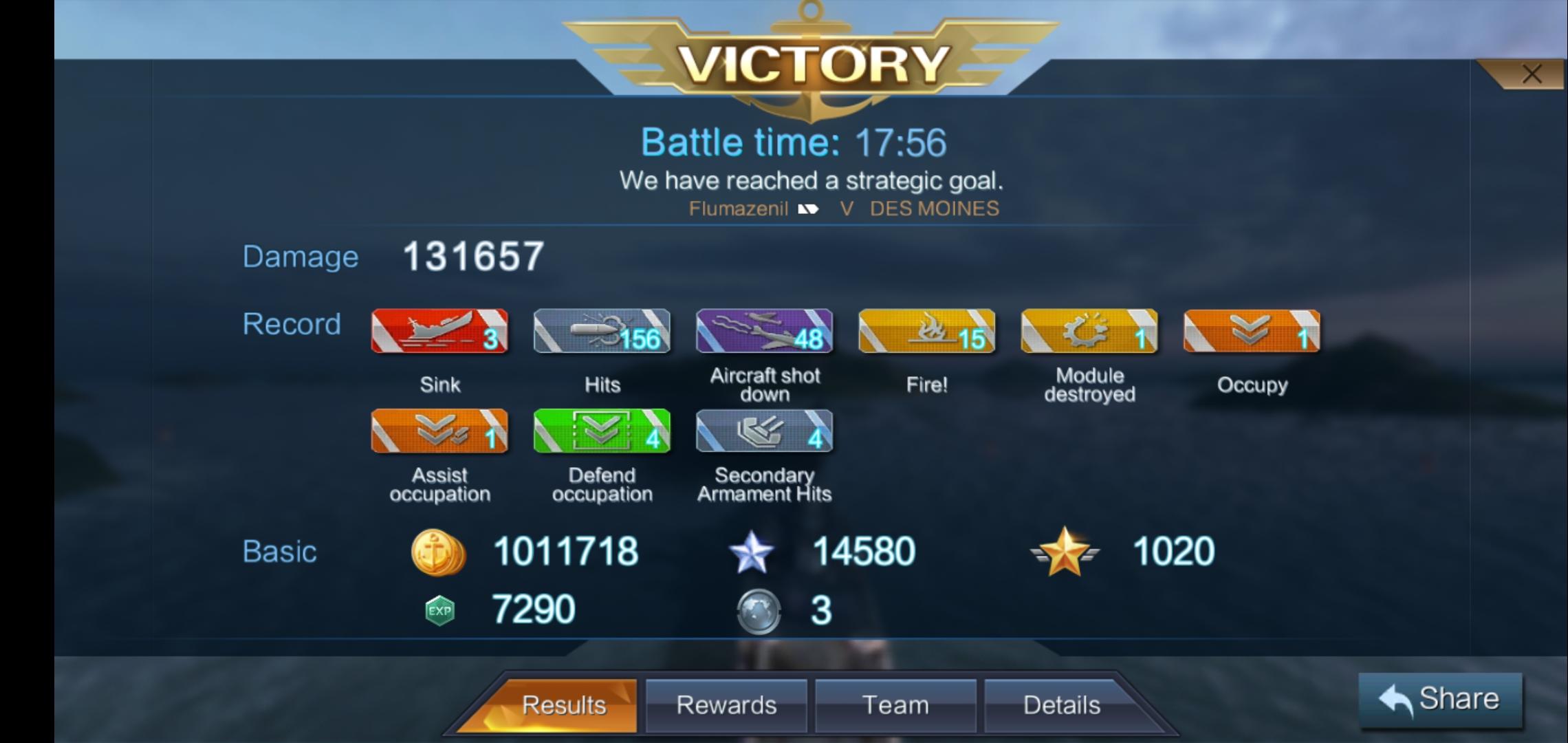The width and height of the screenshot is (1568, 743).
Task: View the Details tab
Action: pos(1063,704)
